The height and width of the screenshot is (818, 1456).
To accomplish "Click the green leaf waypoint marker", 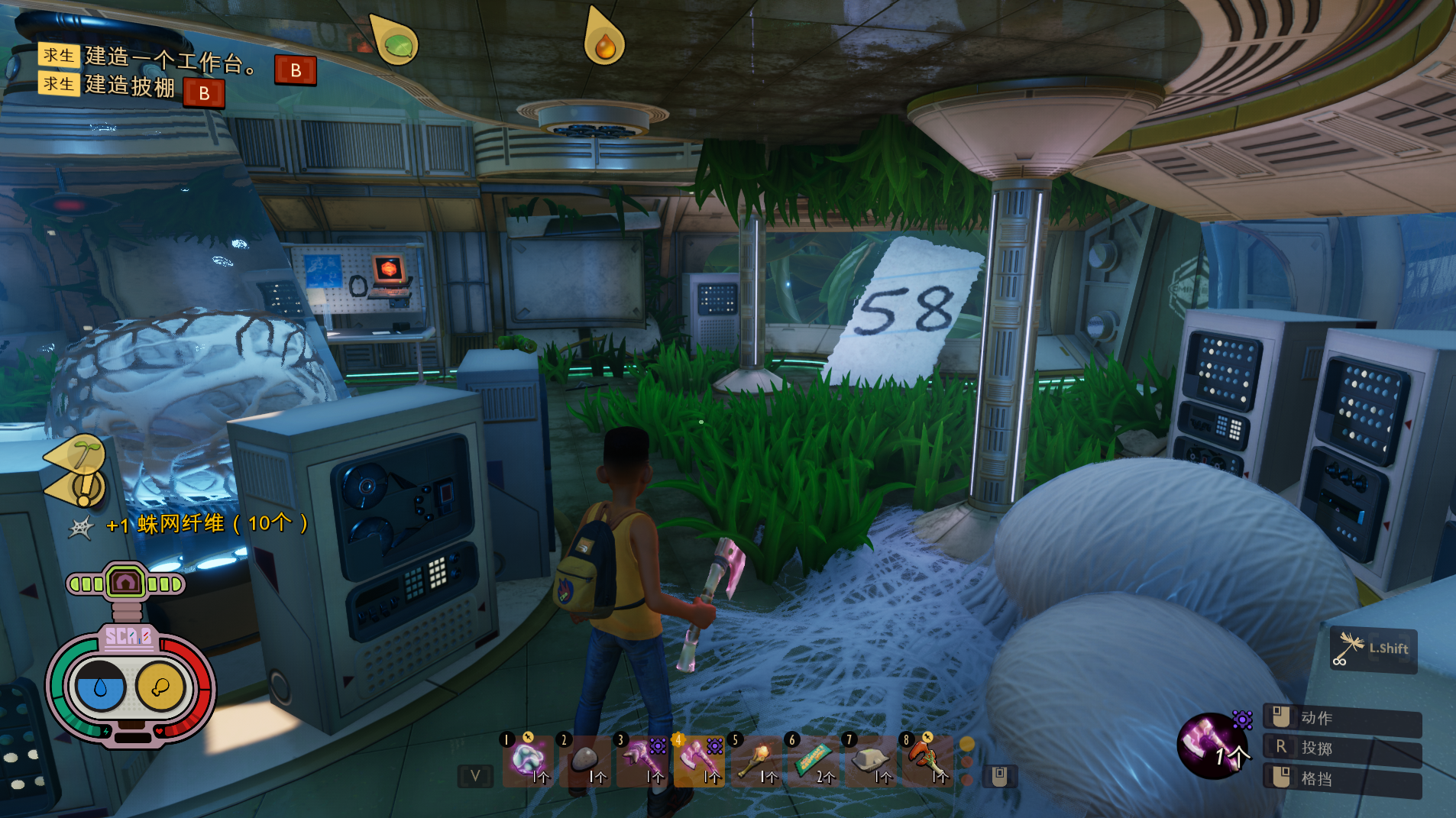I will click(396, 42).
